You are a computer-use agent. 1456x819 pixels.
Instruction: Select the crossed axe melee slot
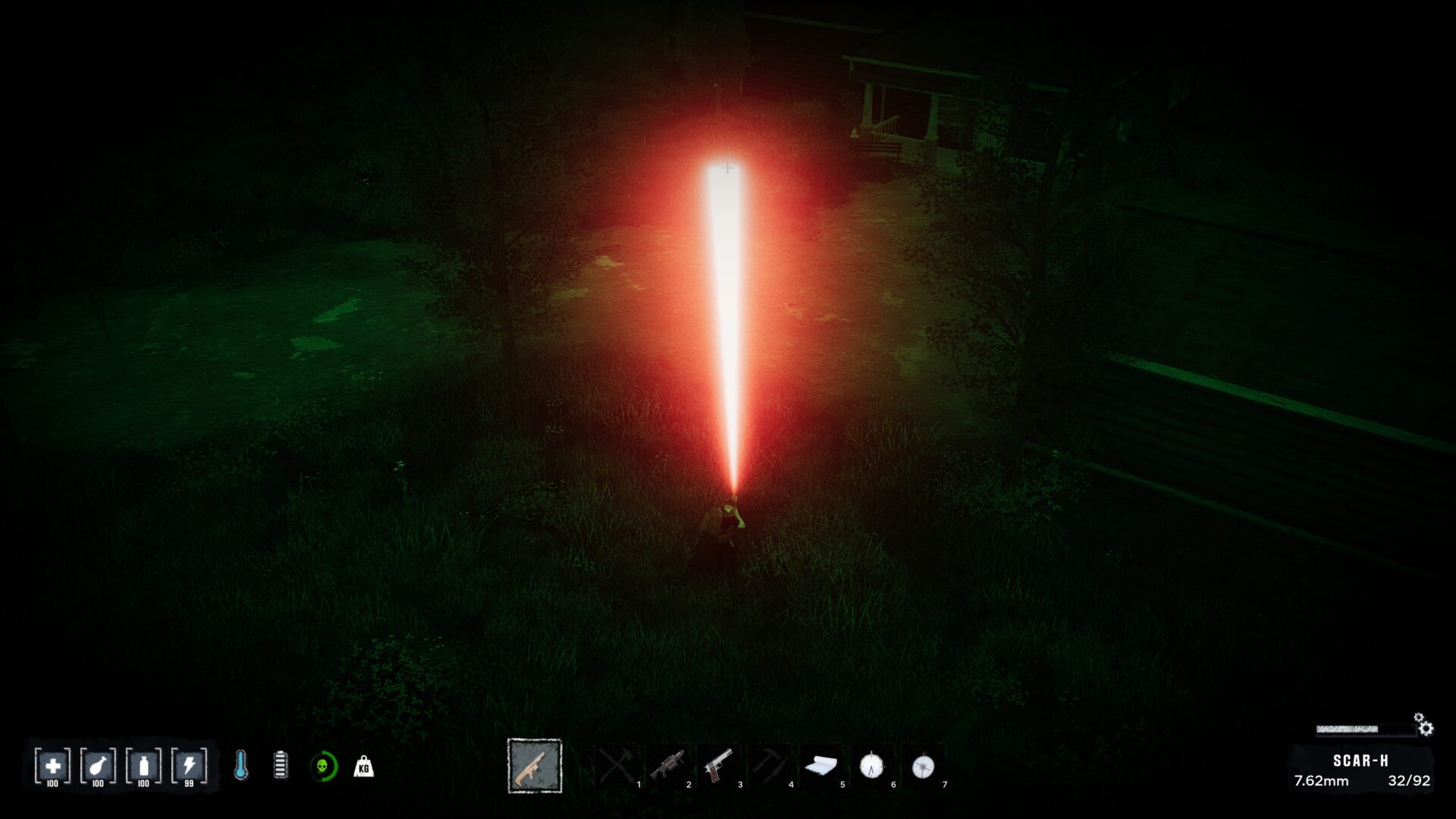point(617,766)
